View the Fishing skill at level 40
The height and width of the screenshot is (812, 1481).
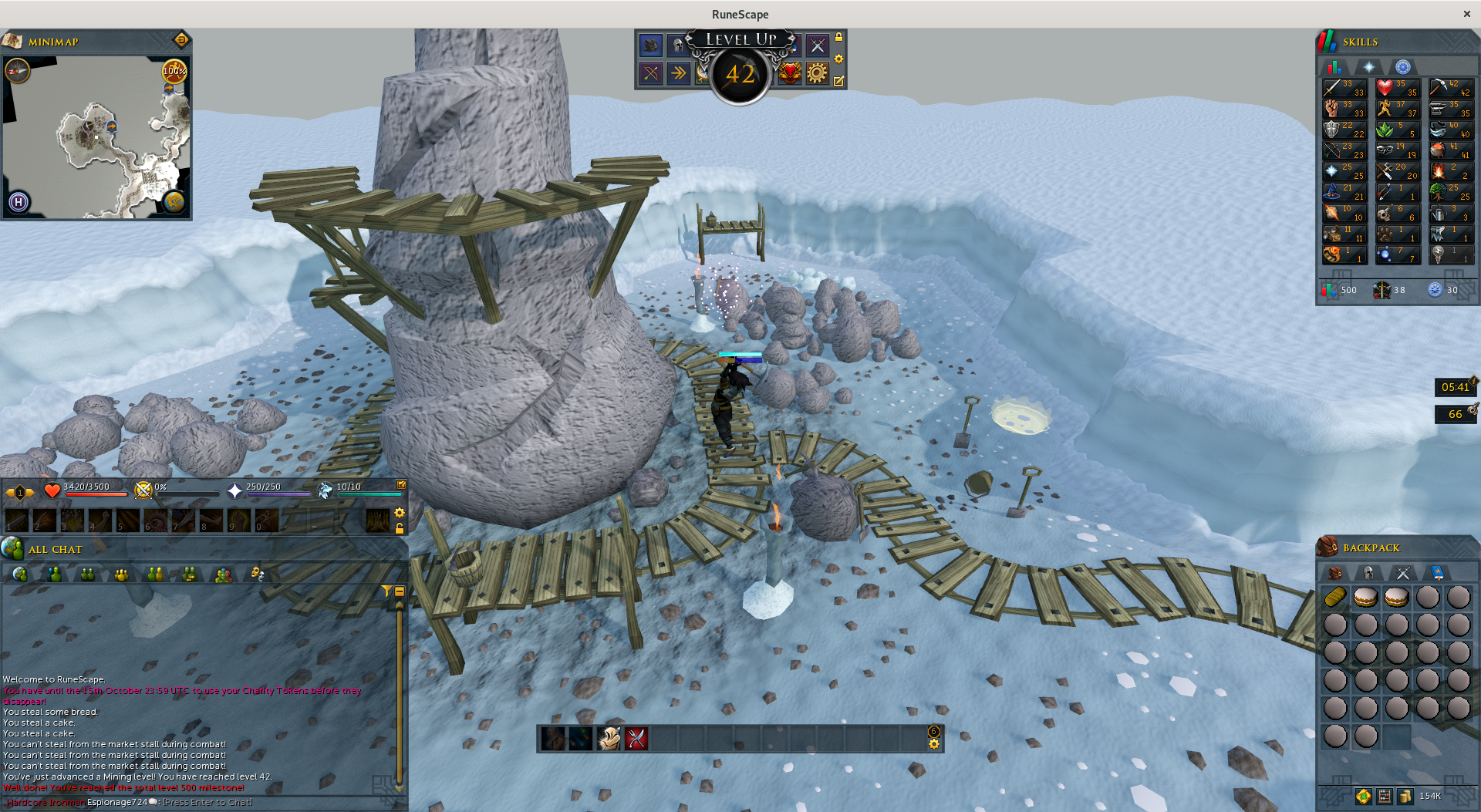point(1450,130)
